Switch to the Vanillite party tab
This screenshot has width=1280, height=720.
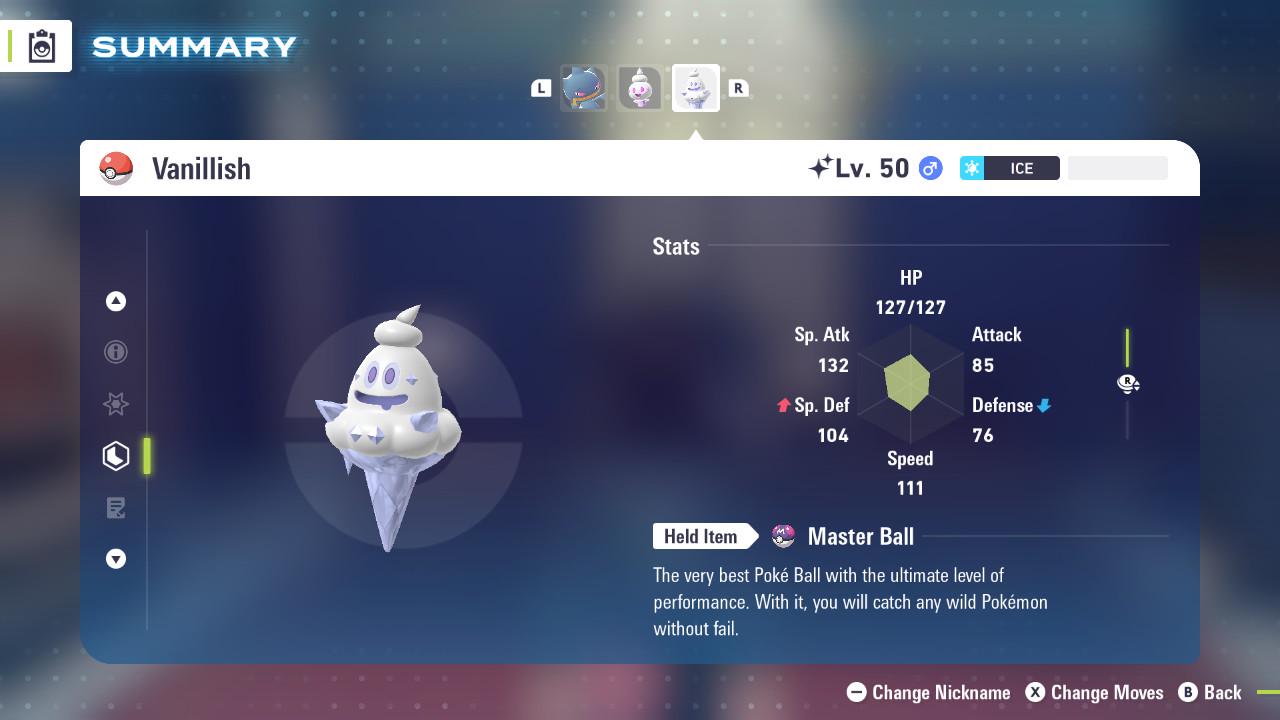(x=640, y=88)
